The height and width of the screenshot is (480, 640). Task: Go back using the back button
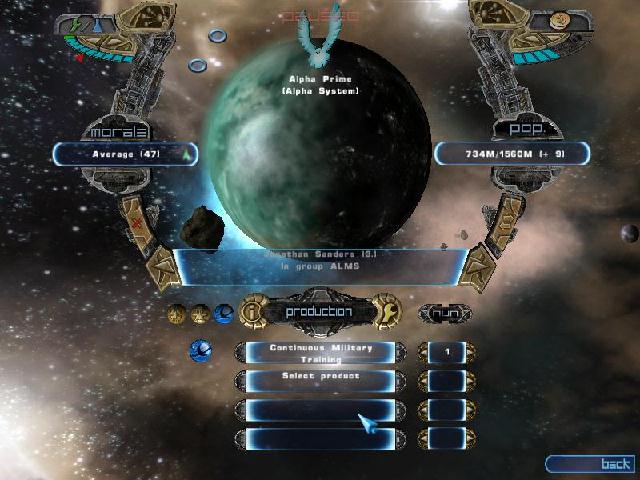(590, 464)
